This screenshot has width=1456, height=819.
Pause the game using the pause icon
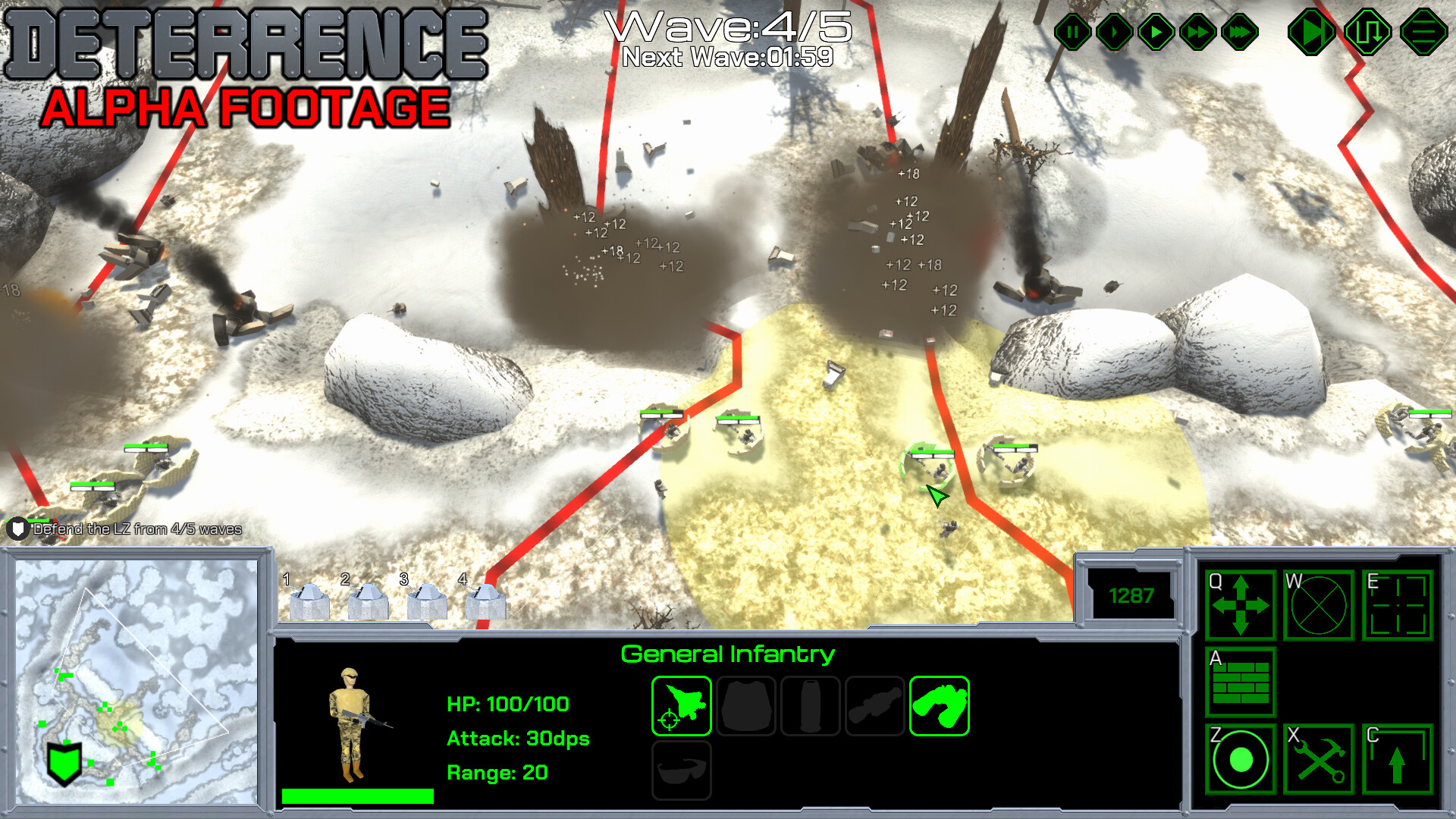pos(1072,32)
